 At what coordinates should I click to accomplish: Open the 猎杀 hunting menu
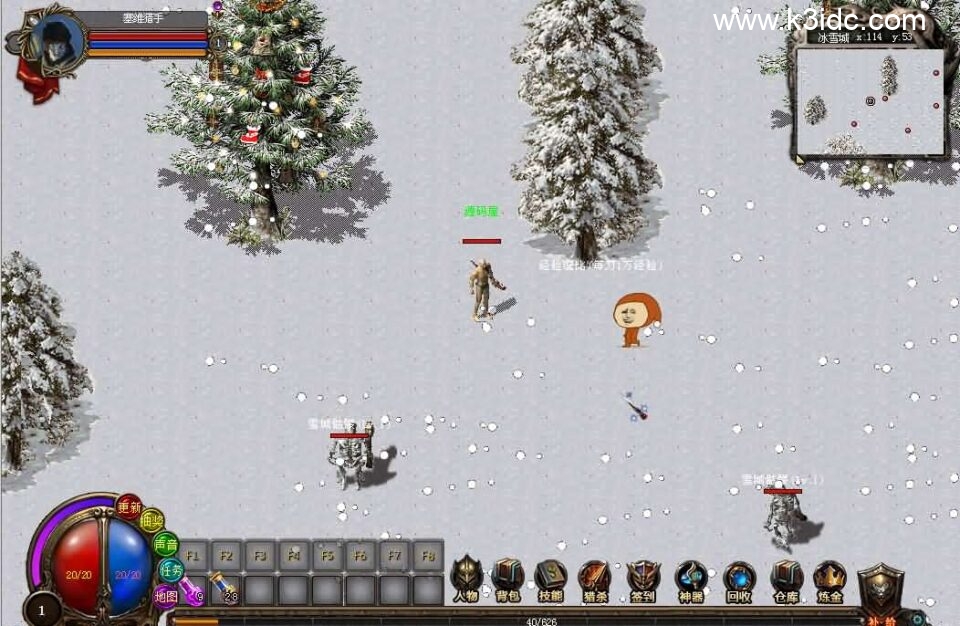coord(595,578)
